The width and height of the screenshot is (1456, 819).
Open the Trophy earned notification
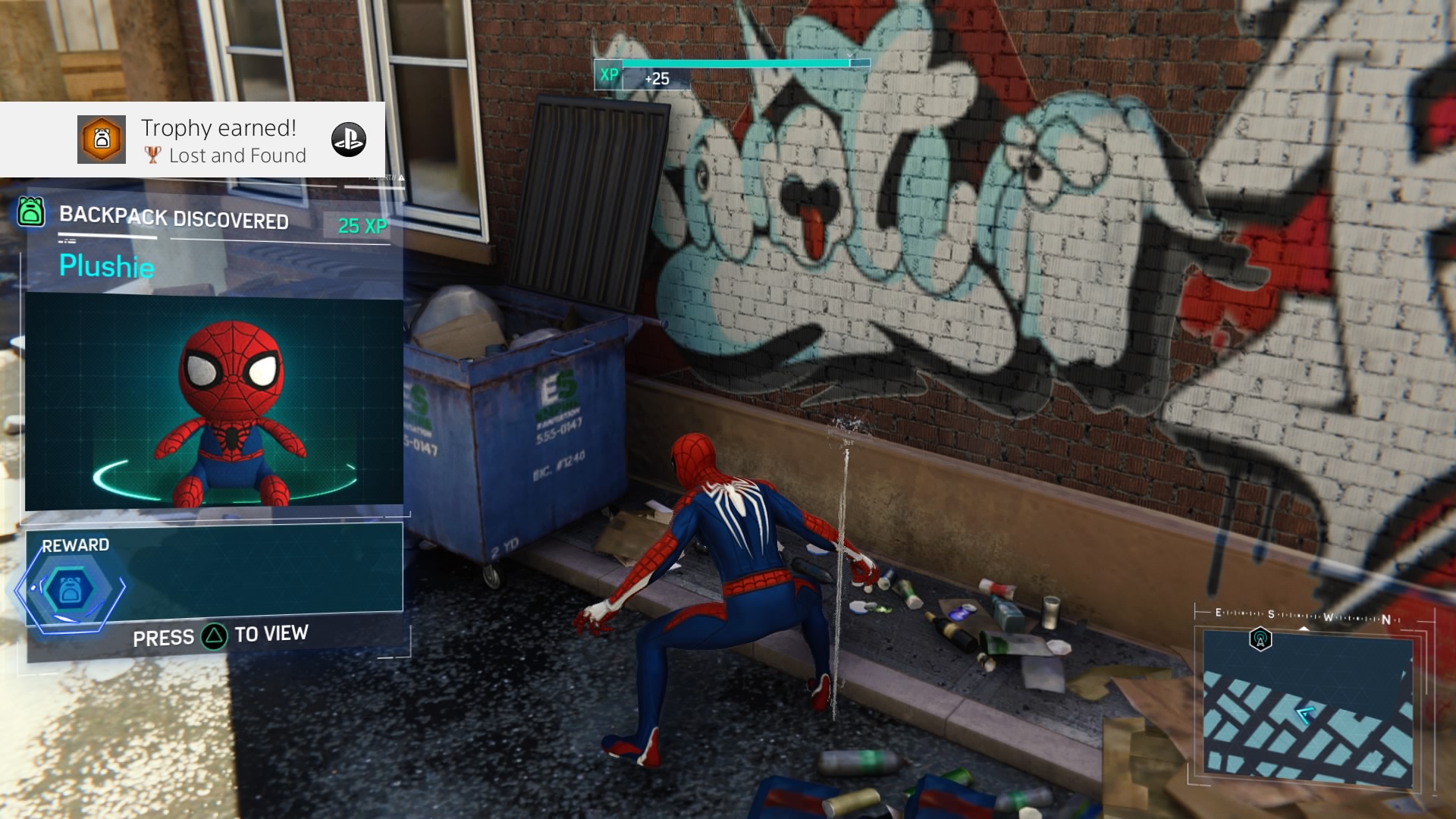coord(220,140)
